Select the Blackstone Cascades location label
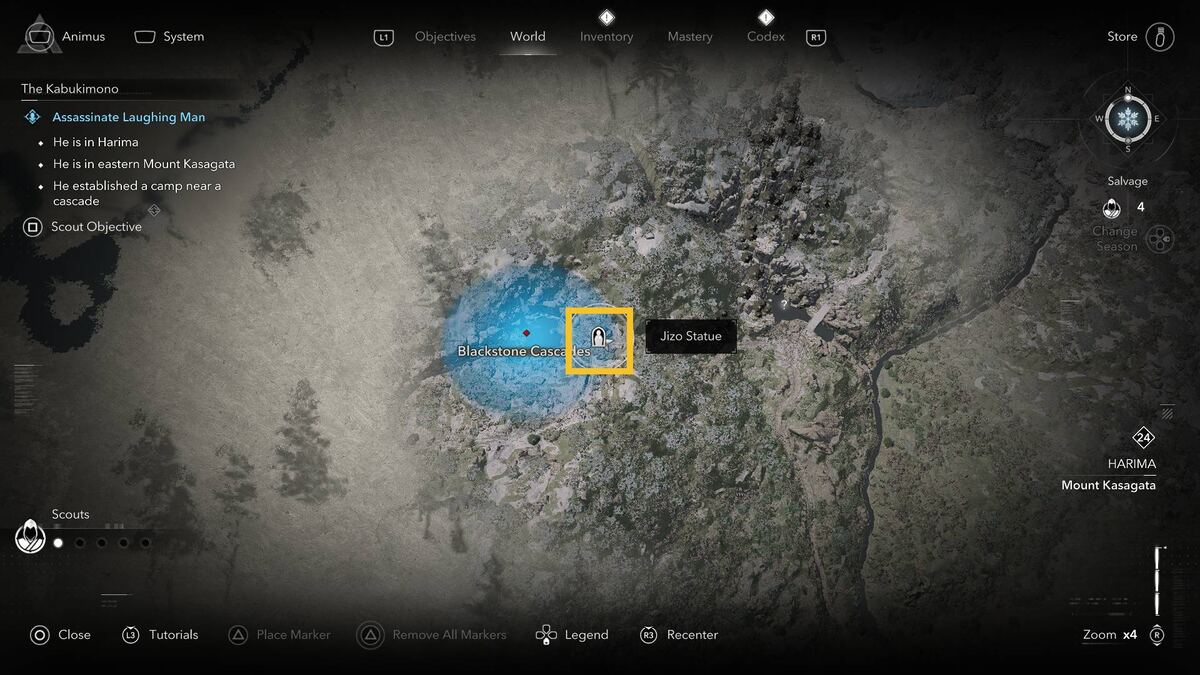Viewport: 1200px width, 675px height. pos(523,351)
